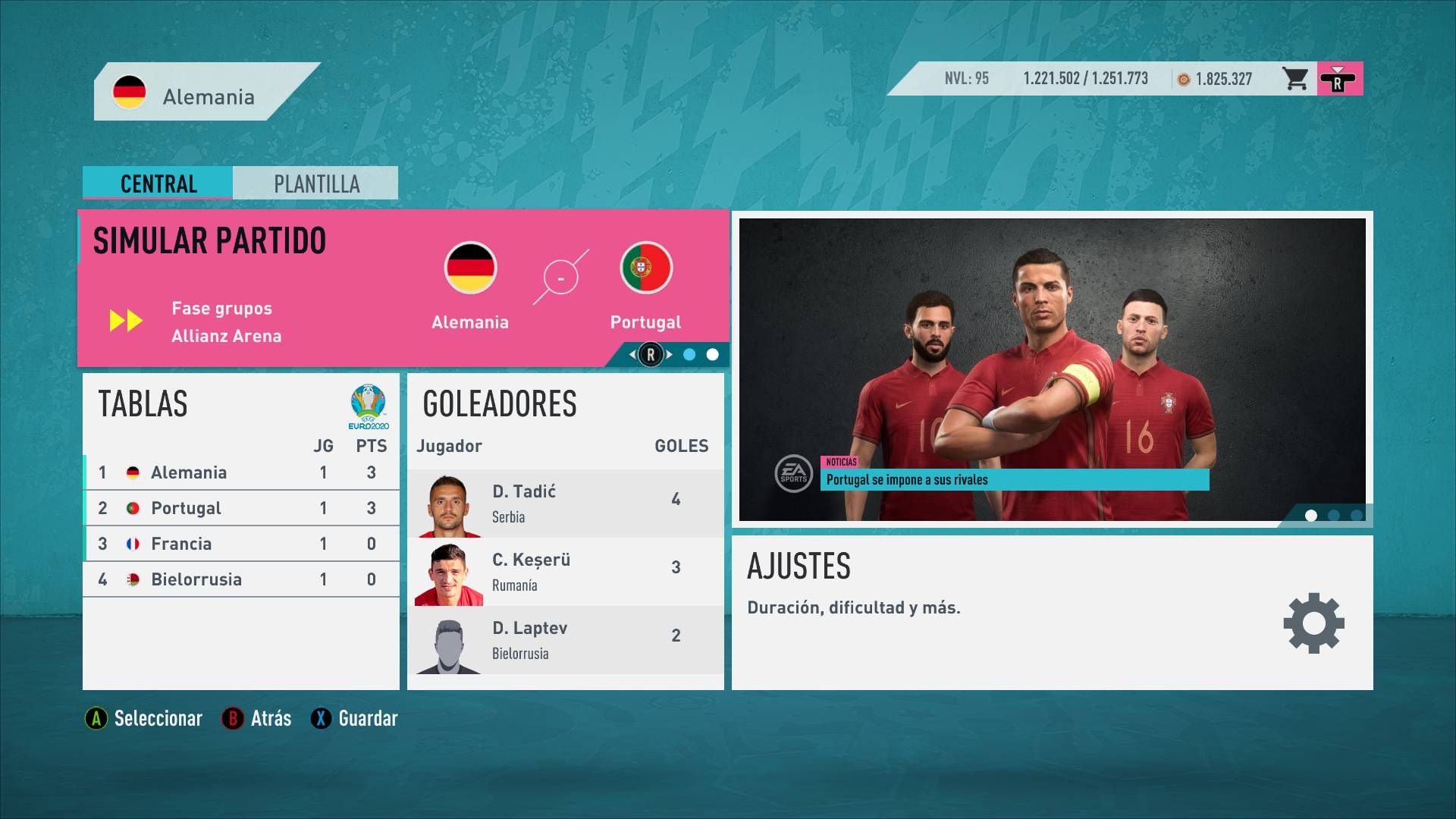1456x819 pixels.
Task: Select D. Tadić in the scorers list
Action: (x=565, y=504)
